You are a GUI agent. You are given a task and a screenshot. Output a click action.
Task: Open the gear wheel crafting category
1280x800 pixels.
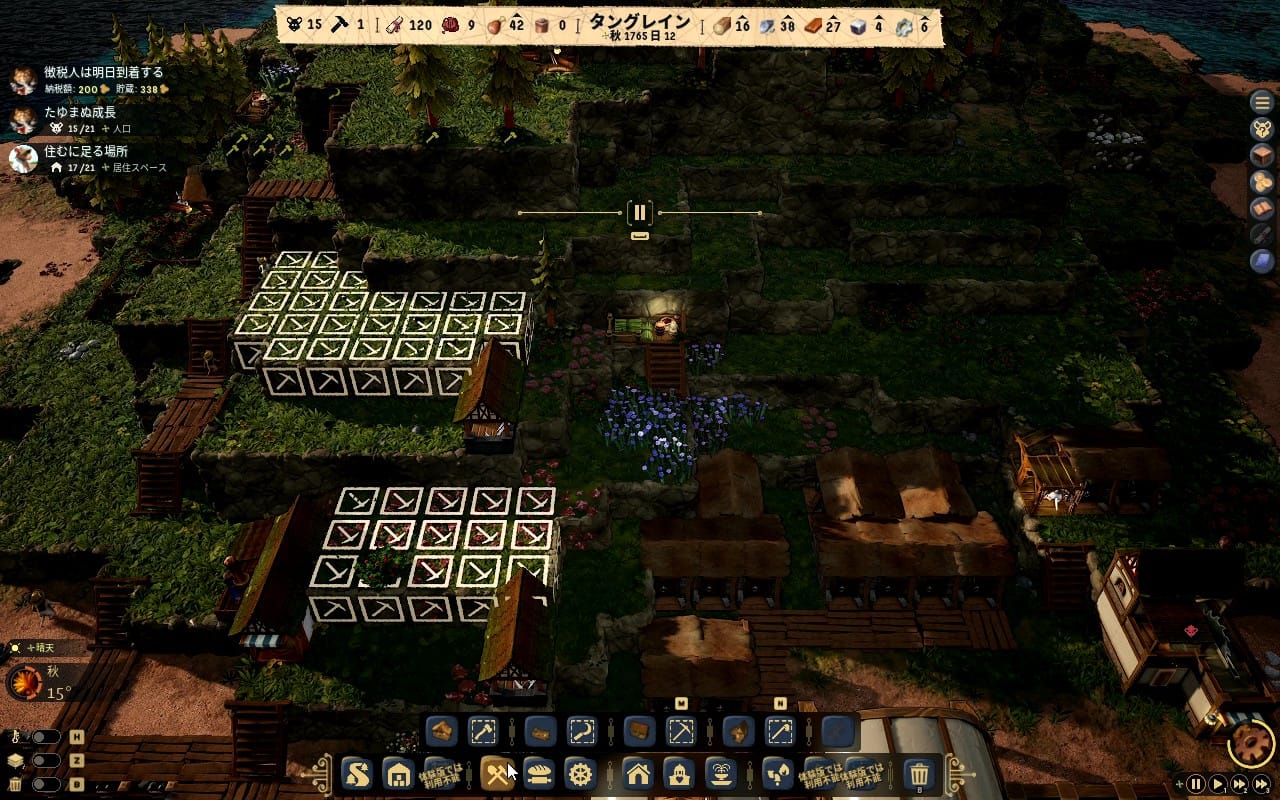[580, 773]
